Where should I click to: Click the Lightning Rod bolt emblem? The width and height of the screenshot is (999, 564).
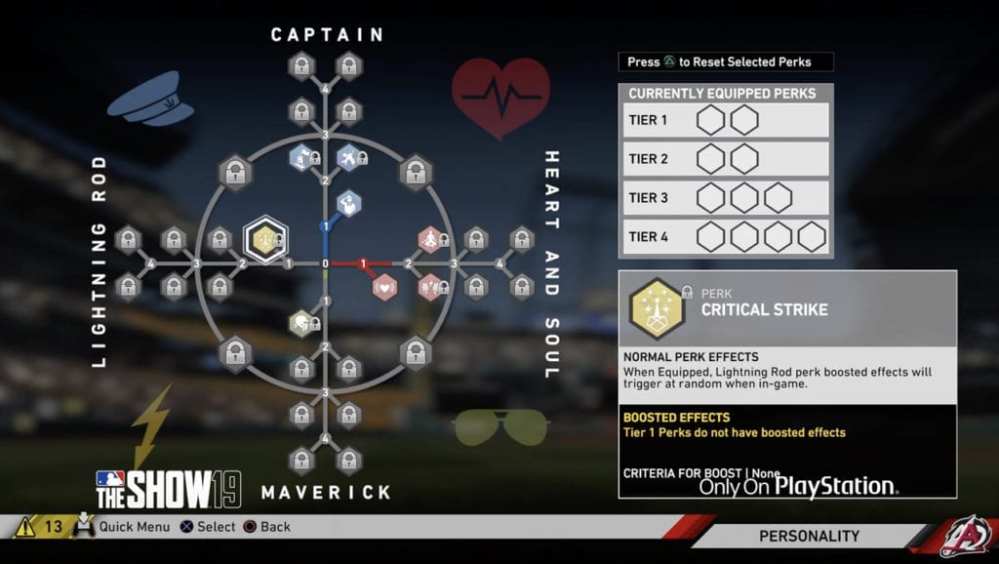click(151, 427)
